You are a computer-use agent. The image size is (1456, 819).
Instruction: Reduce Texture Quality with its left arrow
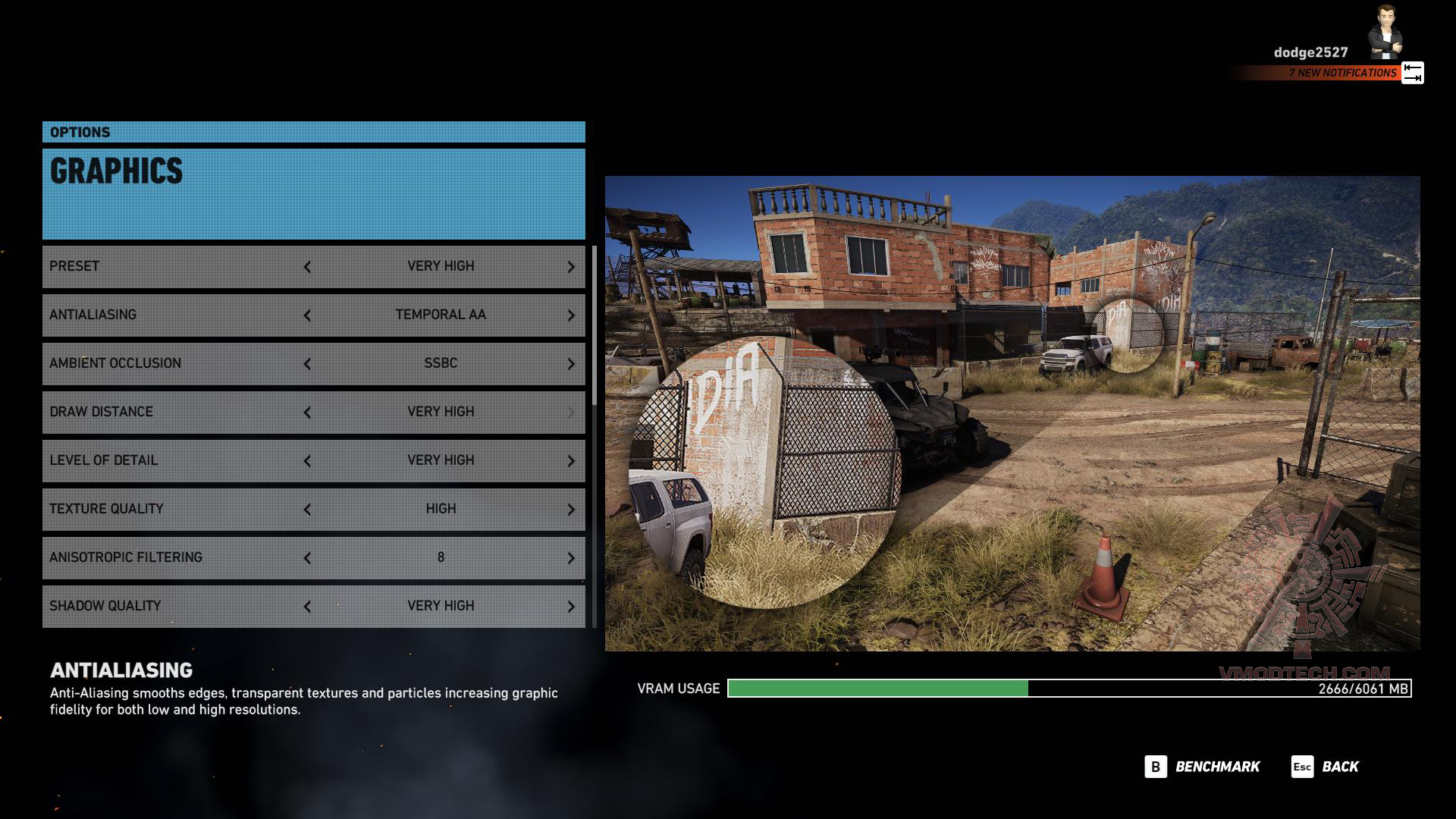point(307,510)
